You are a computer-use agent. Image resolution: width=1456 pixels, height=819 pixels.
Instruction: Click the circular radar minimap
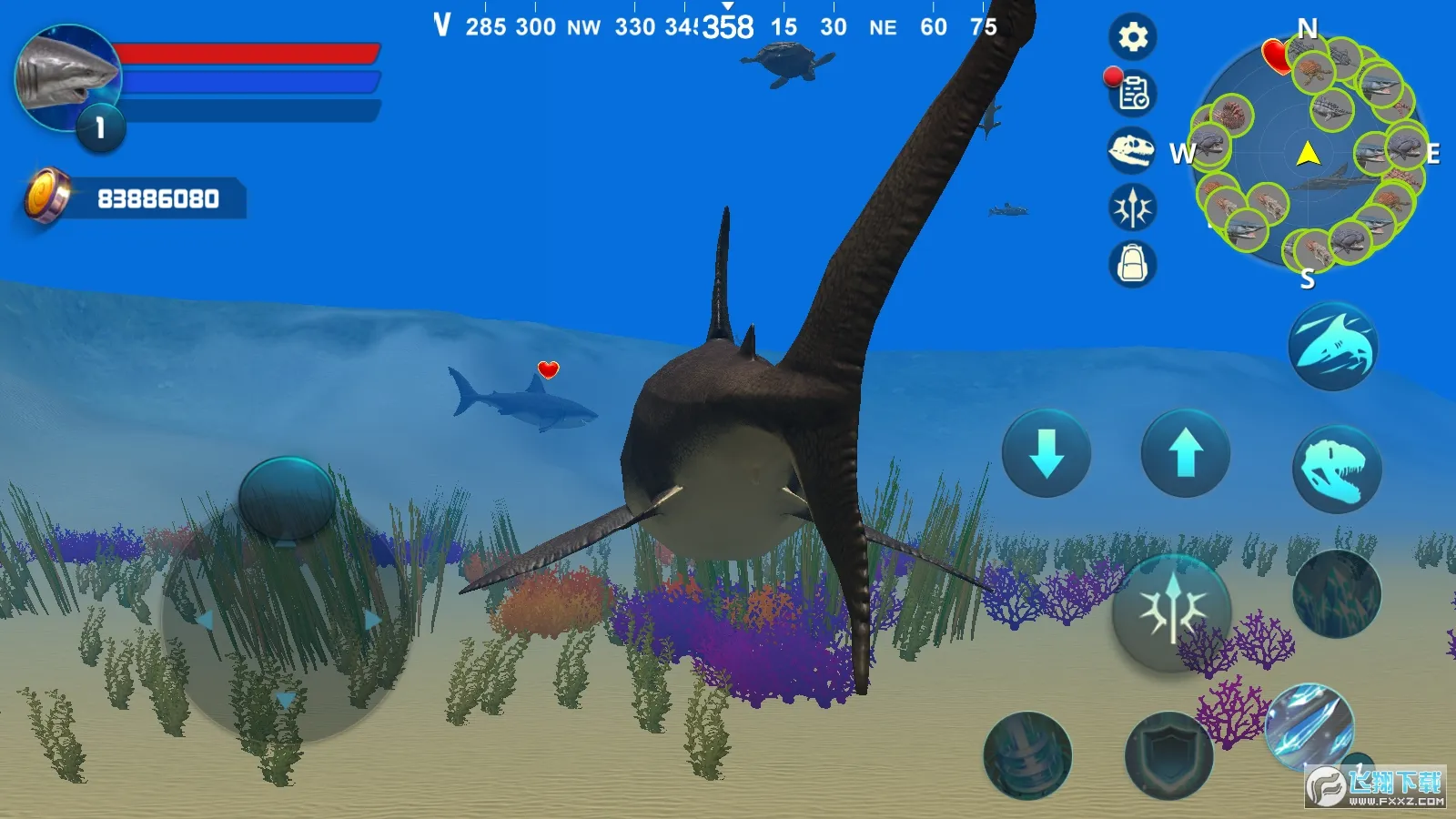pyautogui.click(x=1308, y=154)
